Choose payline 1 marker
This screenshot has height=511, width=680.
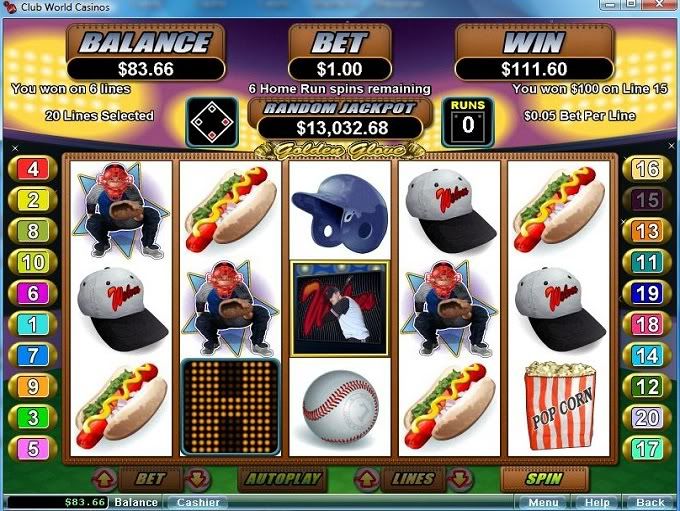click(x=33, y=325)
